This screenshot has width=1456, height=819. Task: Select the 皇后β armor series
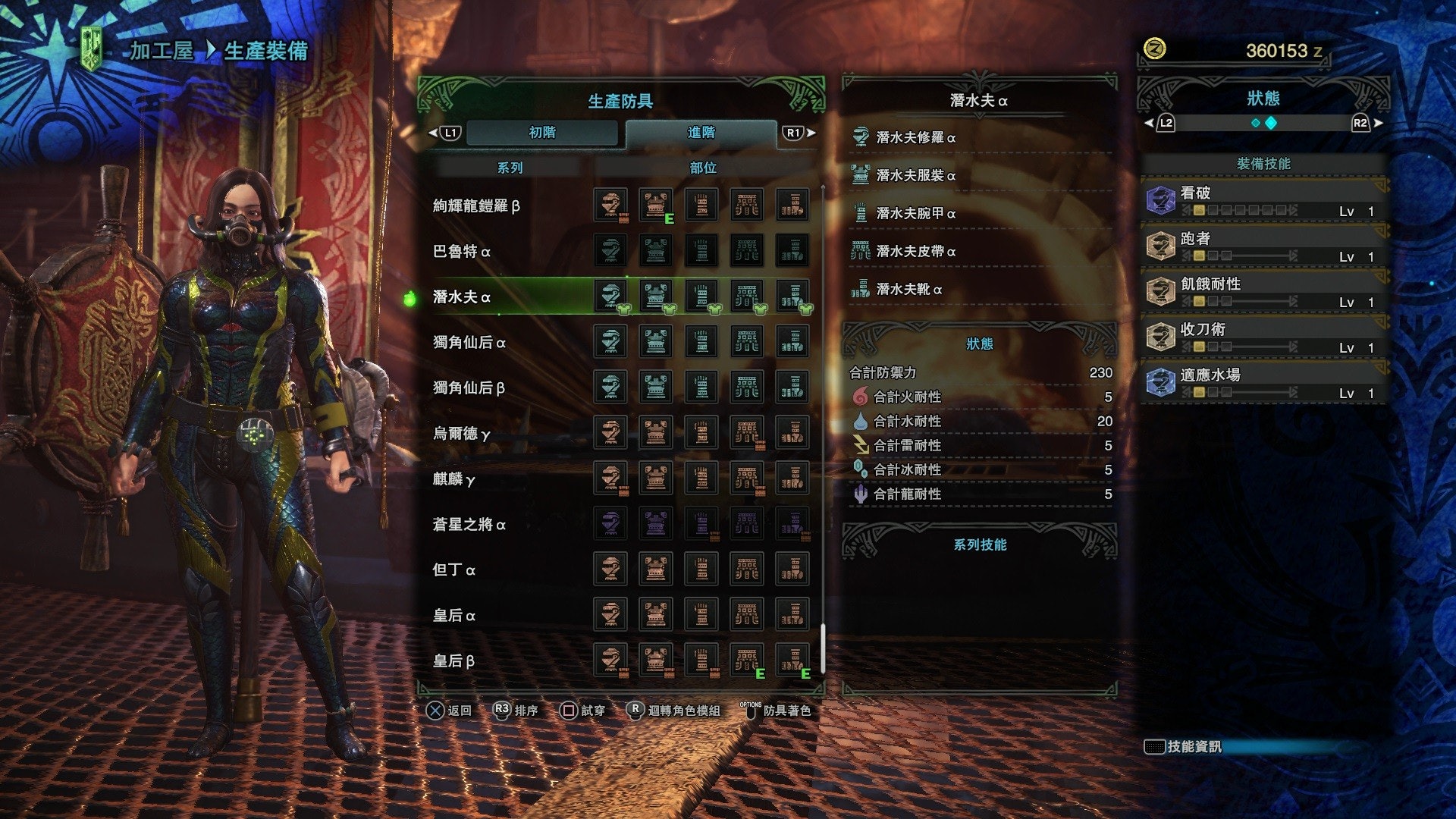(x=453, y=661)
